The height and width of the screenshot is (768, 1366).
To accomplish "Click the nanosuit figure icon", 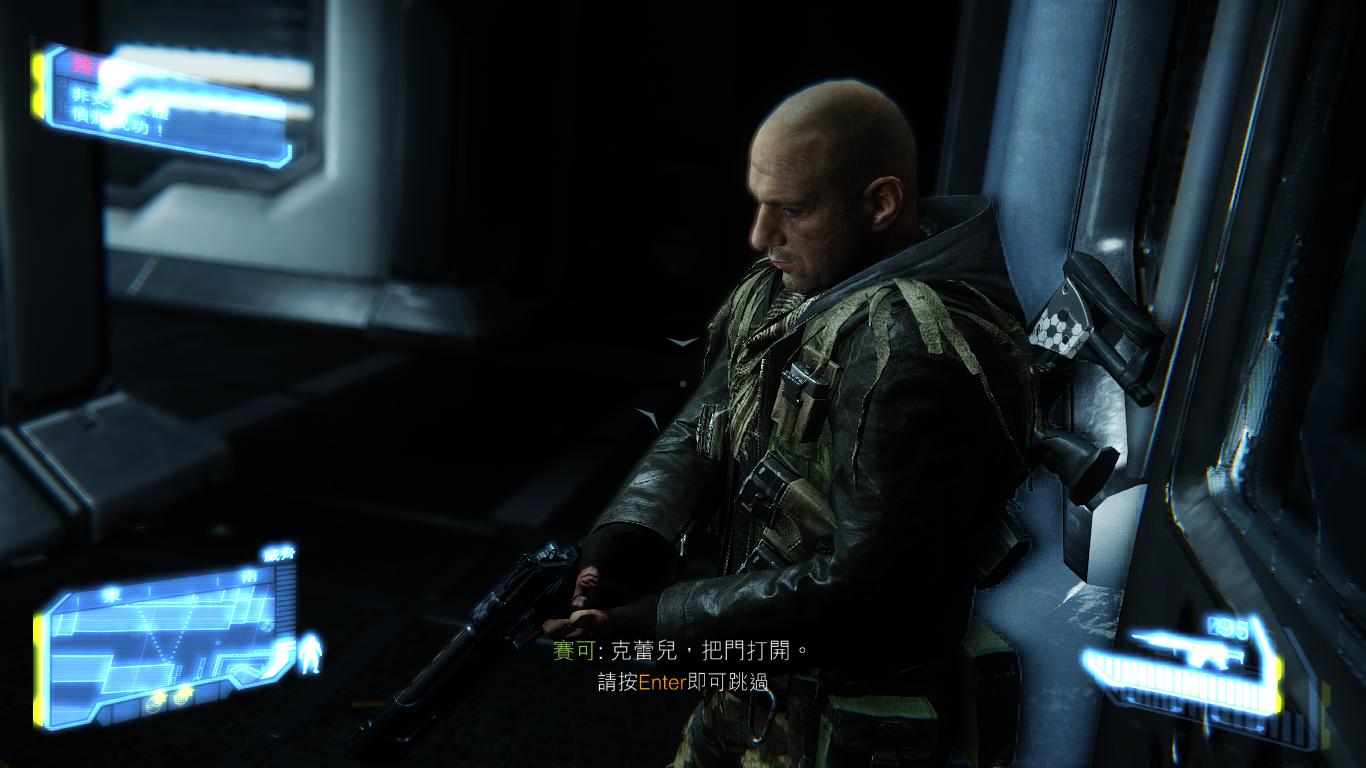I will (x=311, y=653).
